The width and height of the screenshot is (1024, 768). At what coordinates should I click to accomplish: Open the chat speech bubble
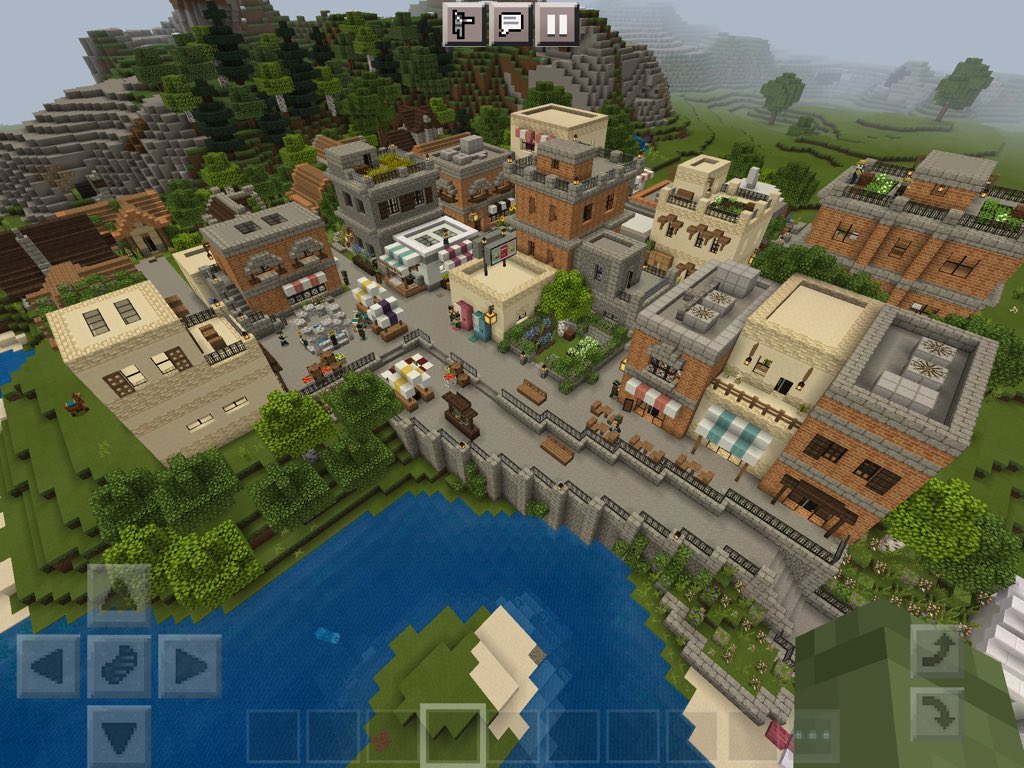[511, 23]
